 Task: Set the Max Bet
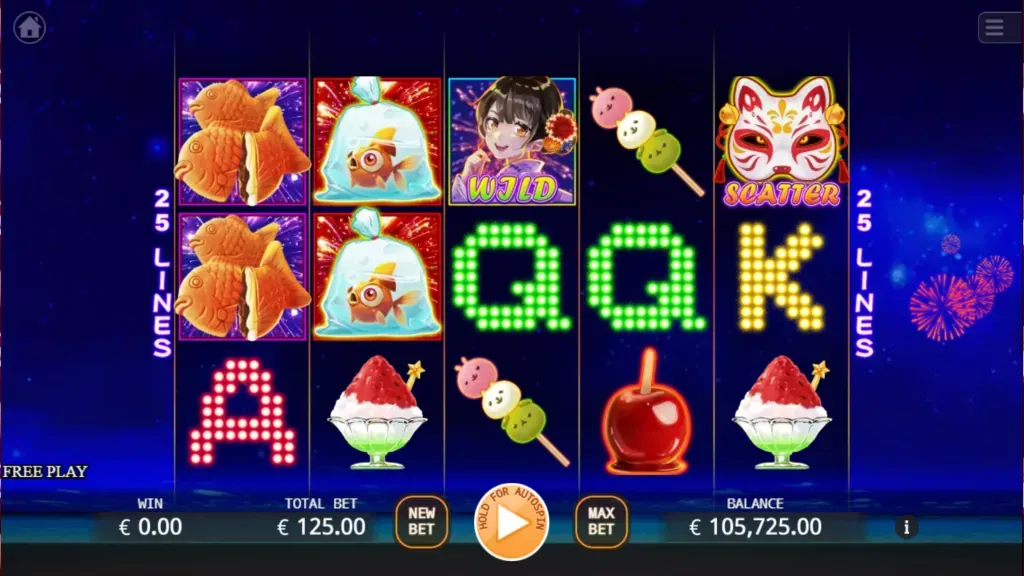pyautogui.click(x=601, y=522)
